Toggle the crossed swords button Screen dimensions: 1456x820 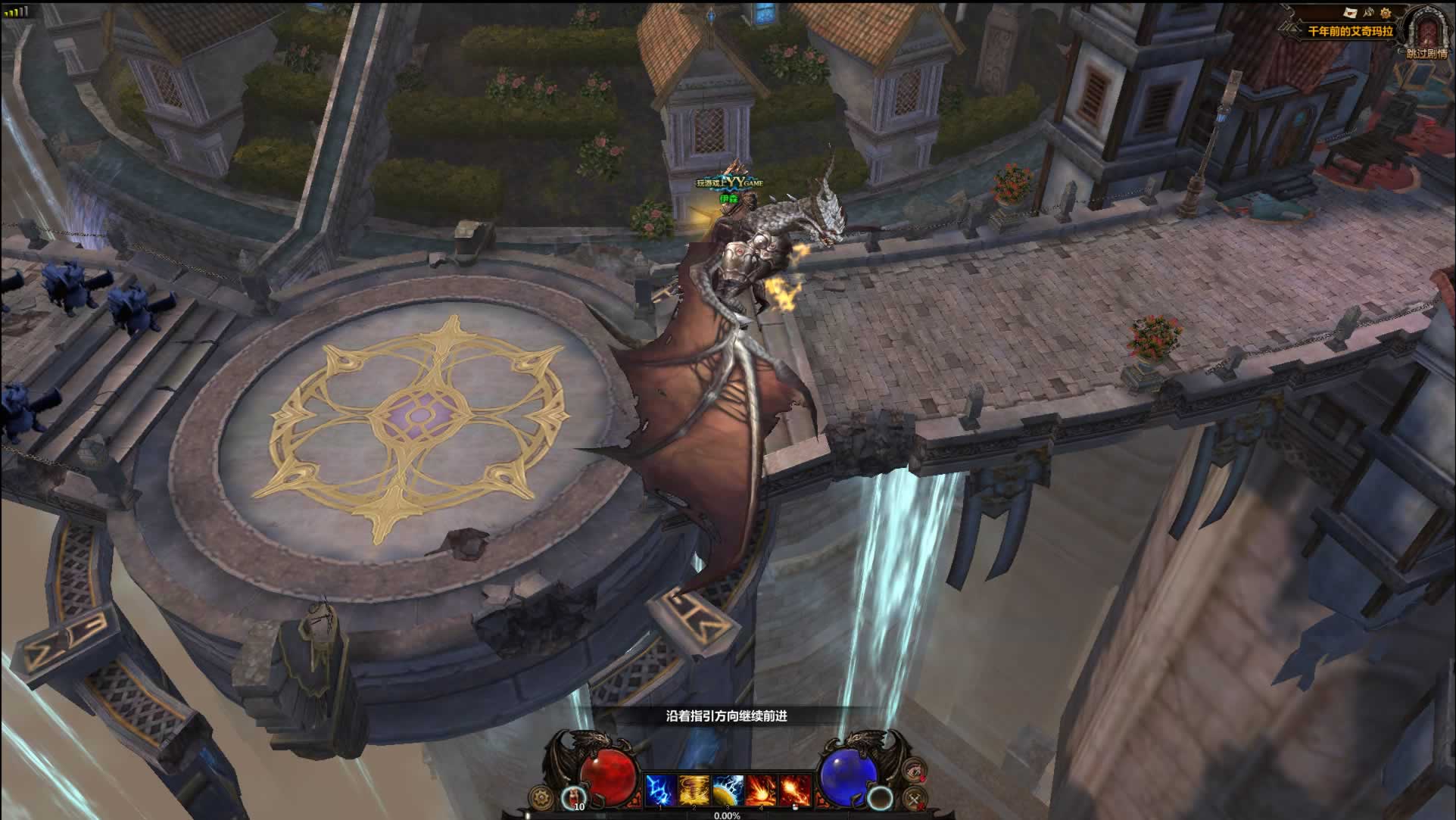tap(915, 798)
